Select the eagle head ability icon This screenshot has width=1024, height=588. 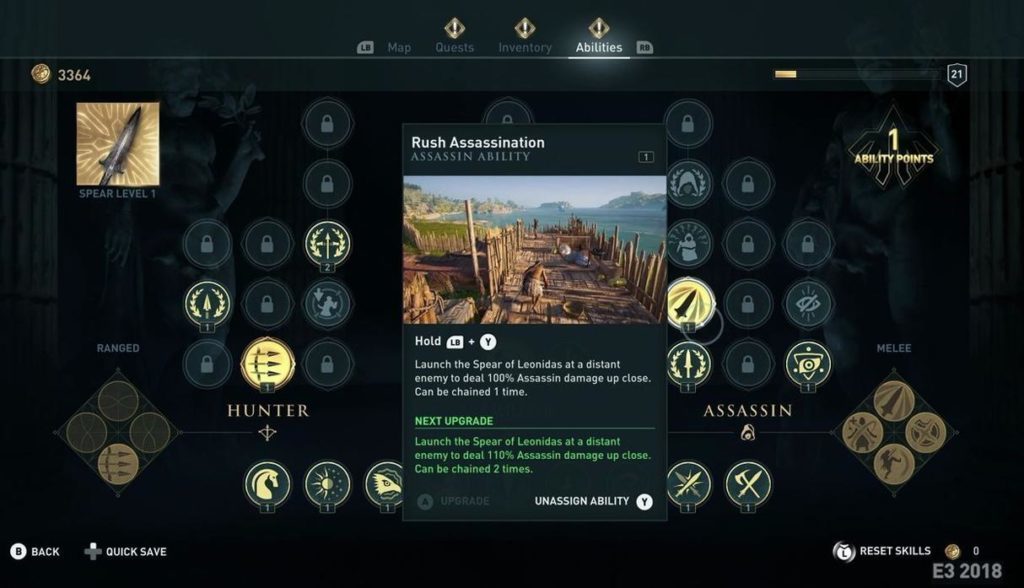(385, 484)
